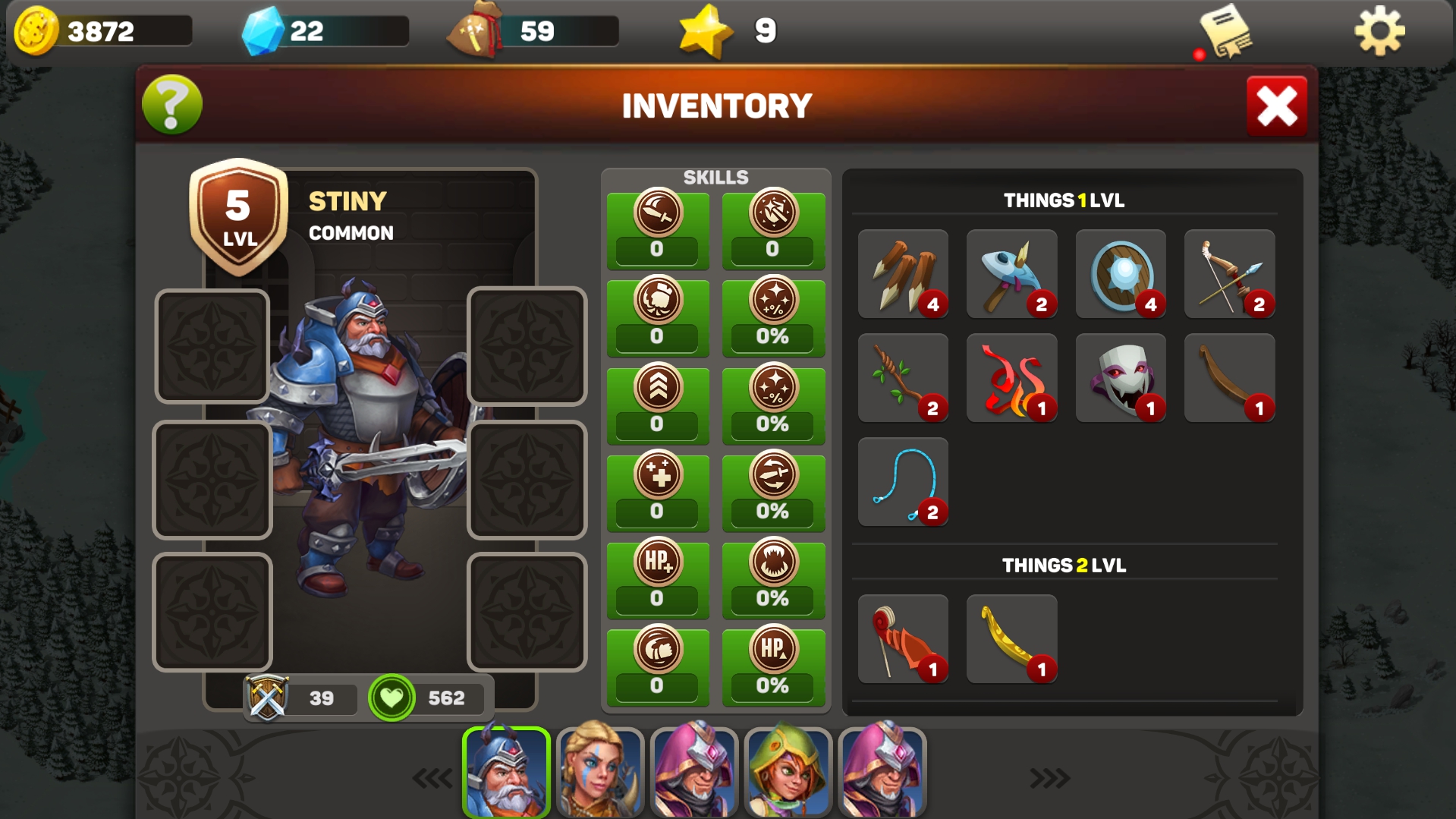Open the green help question mark
This screenshot has height=819, width=1456.
point(170,105)
